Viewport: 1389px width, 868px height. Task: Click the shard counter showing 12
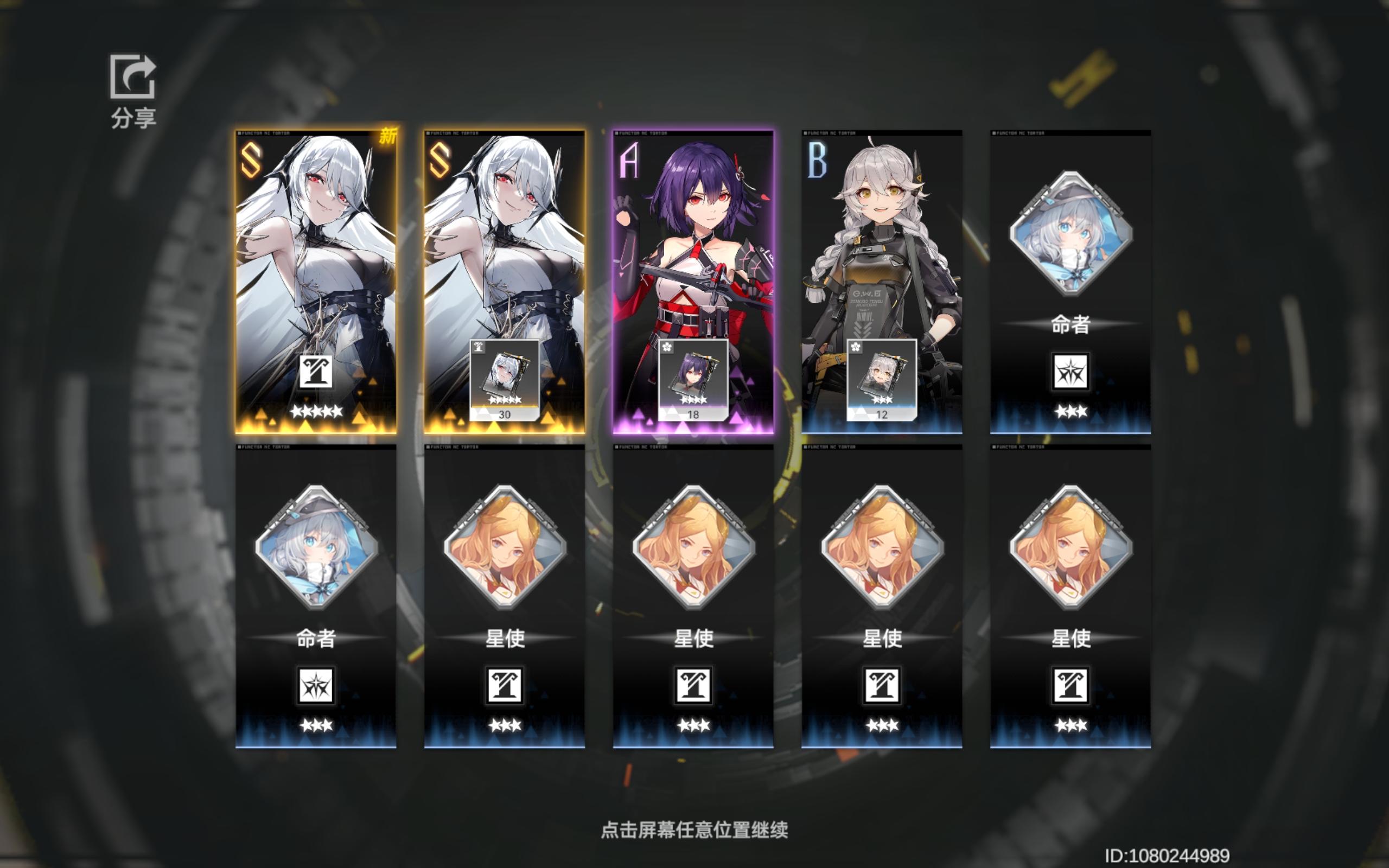point(883,413)
